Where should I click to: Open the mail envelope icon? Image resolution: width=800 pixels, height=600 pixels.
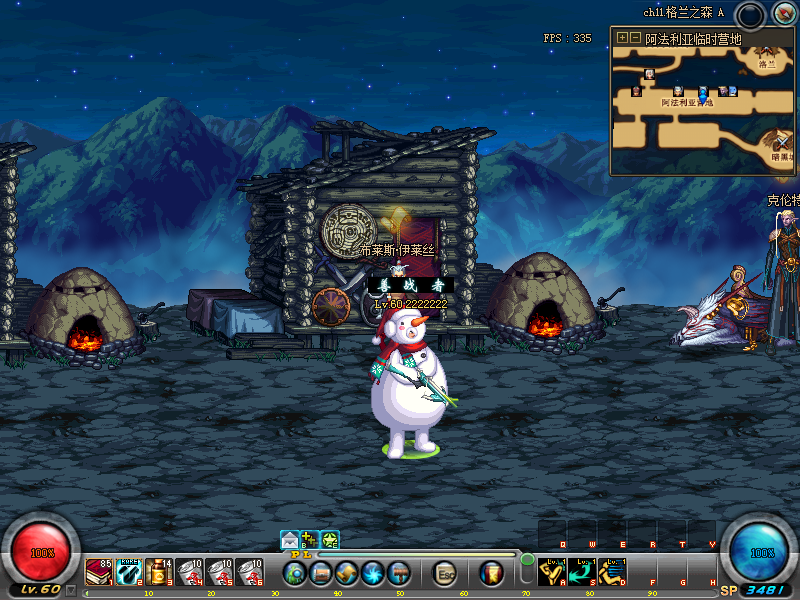[x=290, y=540]
